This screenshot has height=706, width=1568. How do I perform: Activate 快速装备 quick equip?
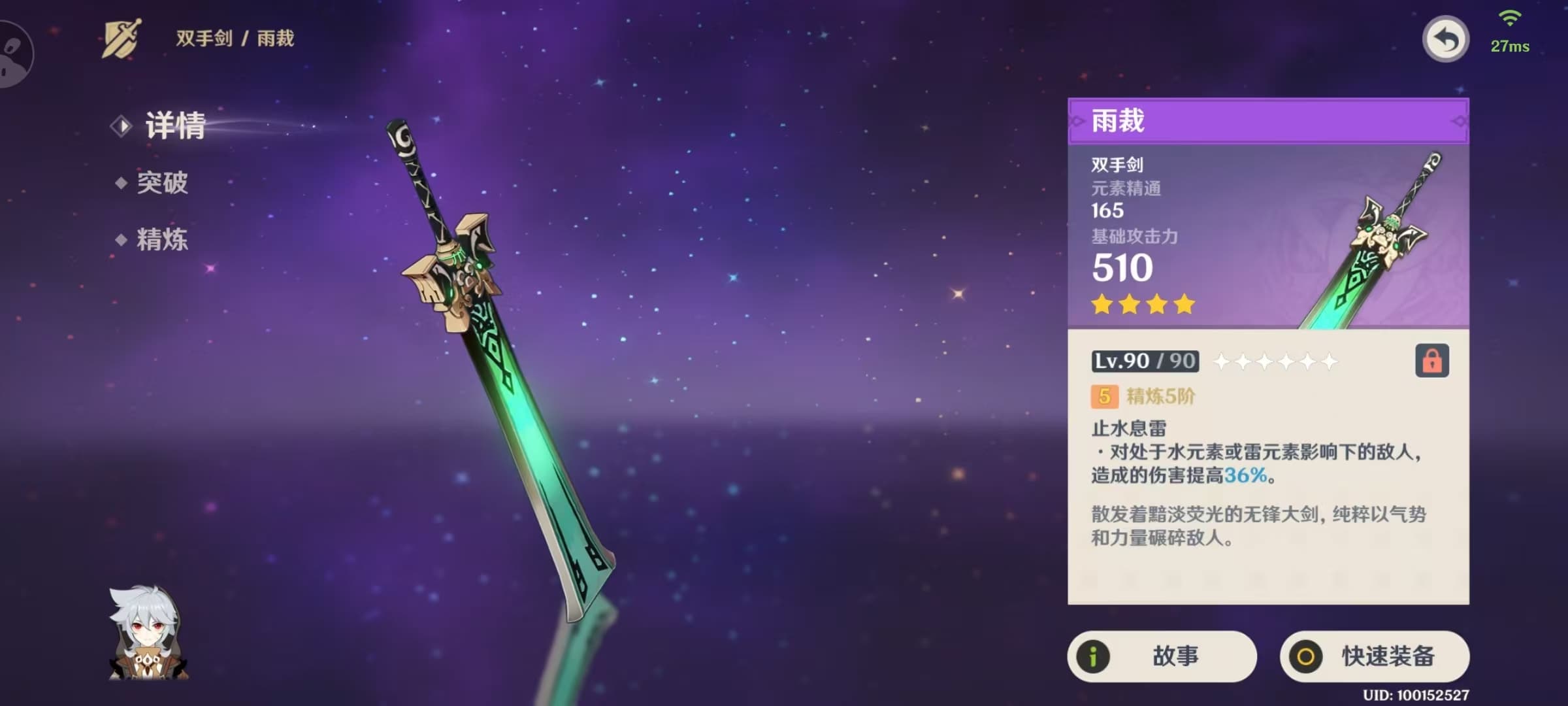[x=1375, y=656]
